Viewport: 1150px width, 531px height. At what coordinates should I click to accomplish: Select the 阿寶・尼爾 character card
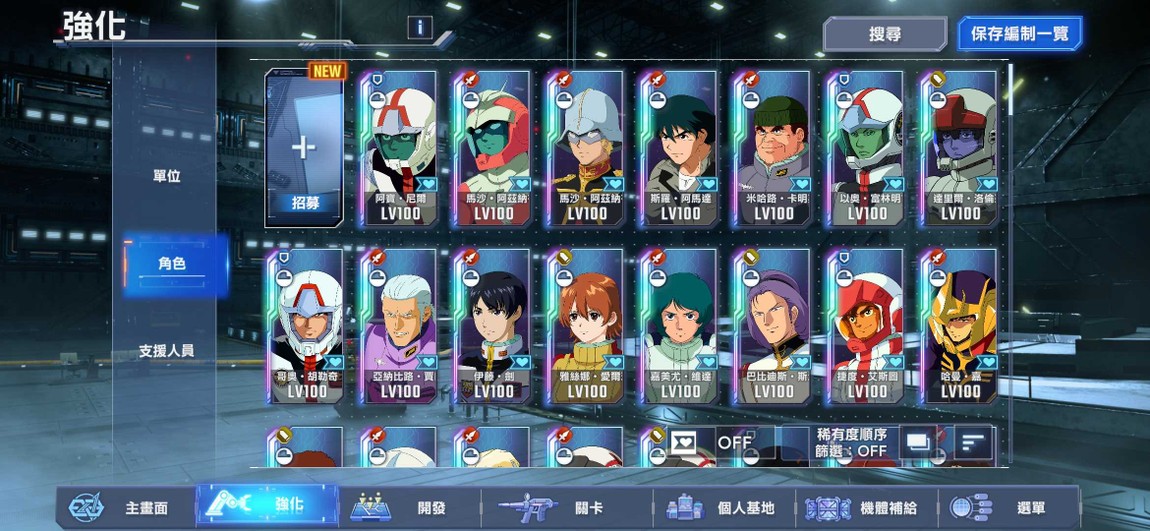[x=399, y=147]
